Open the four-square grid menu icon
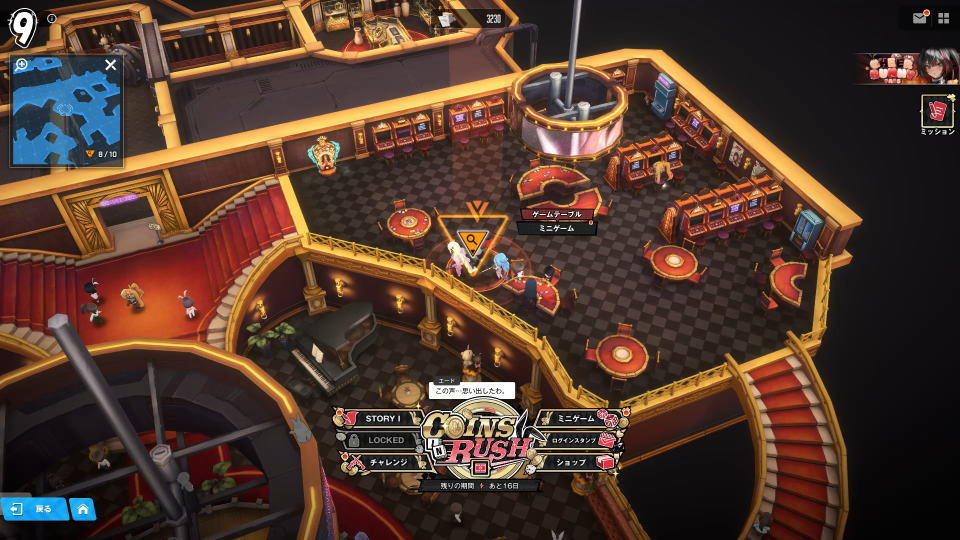The image size is (960, 540). 943,18
